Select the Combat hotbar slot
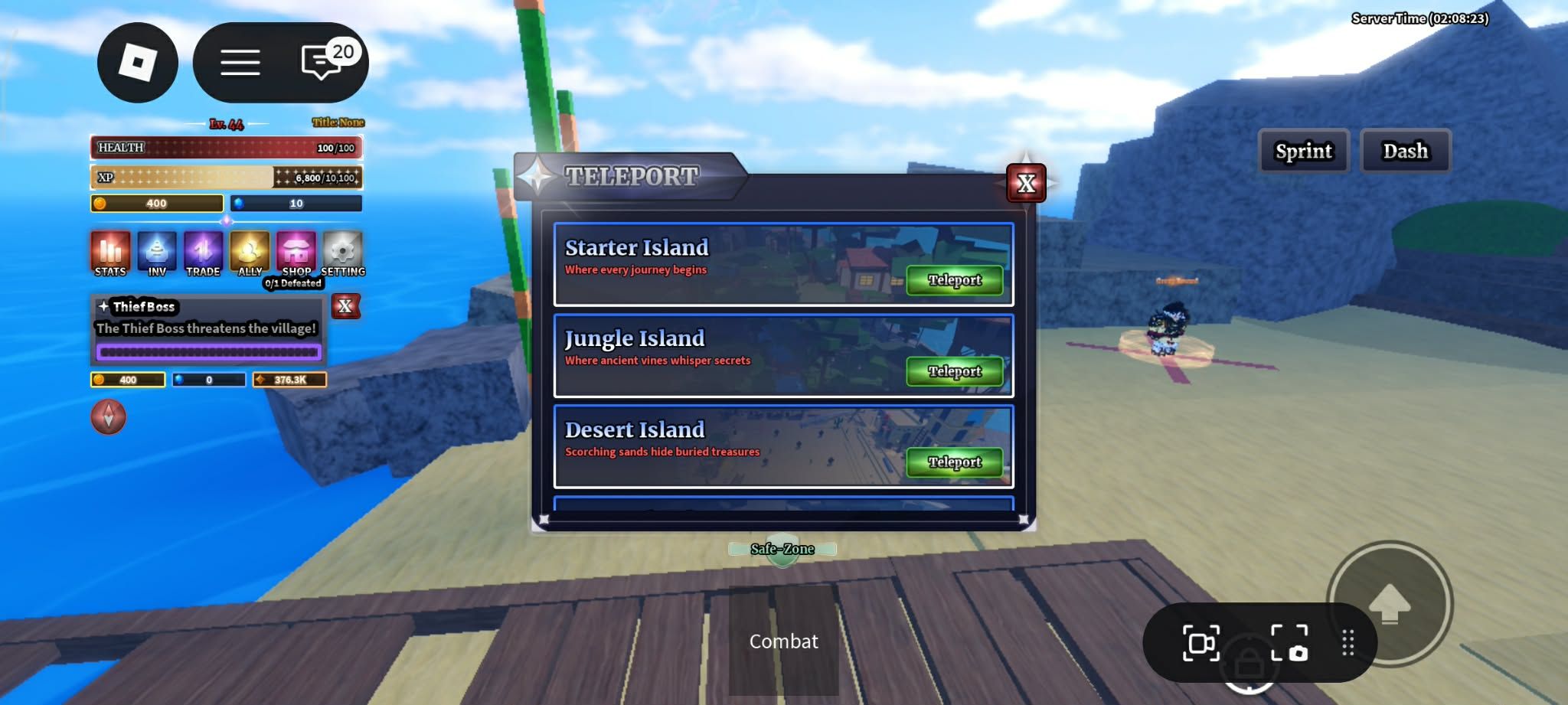 [x=783, y=641]
